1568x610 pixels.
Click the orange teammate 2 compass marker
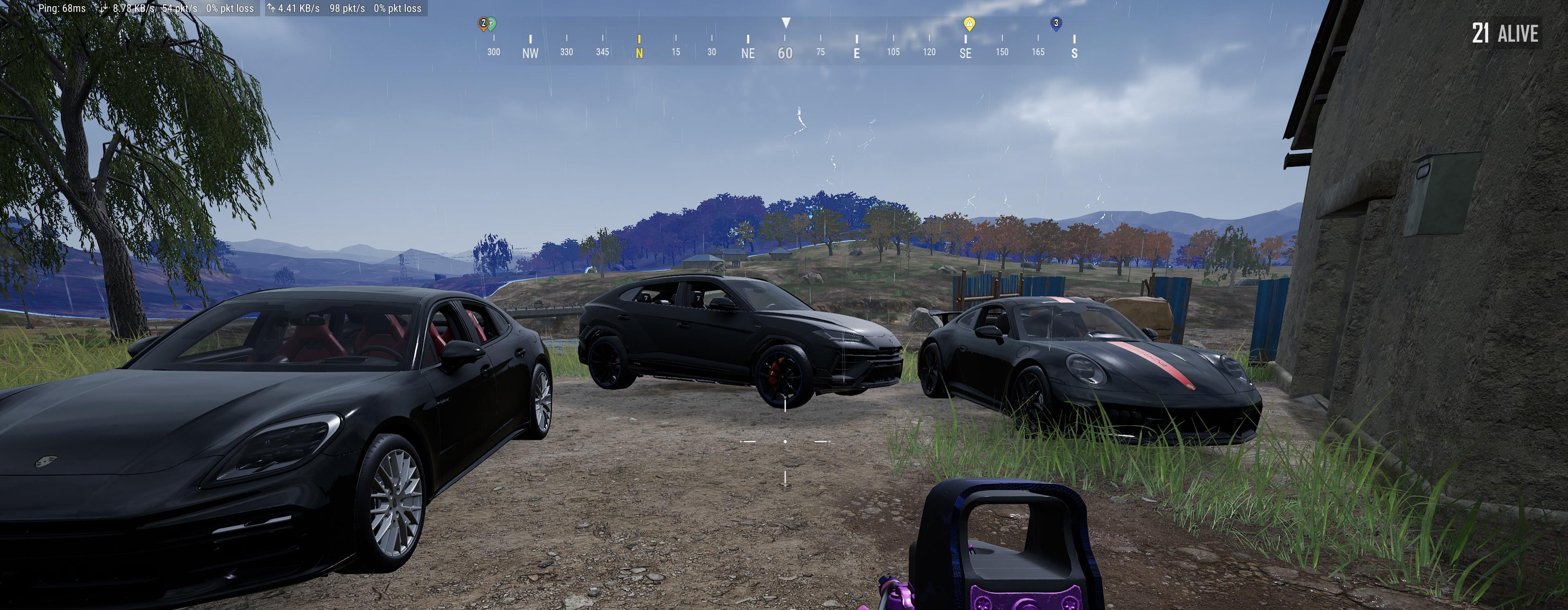pos(483,23)
